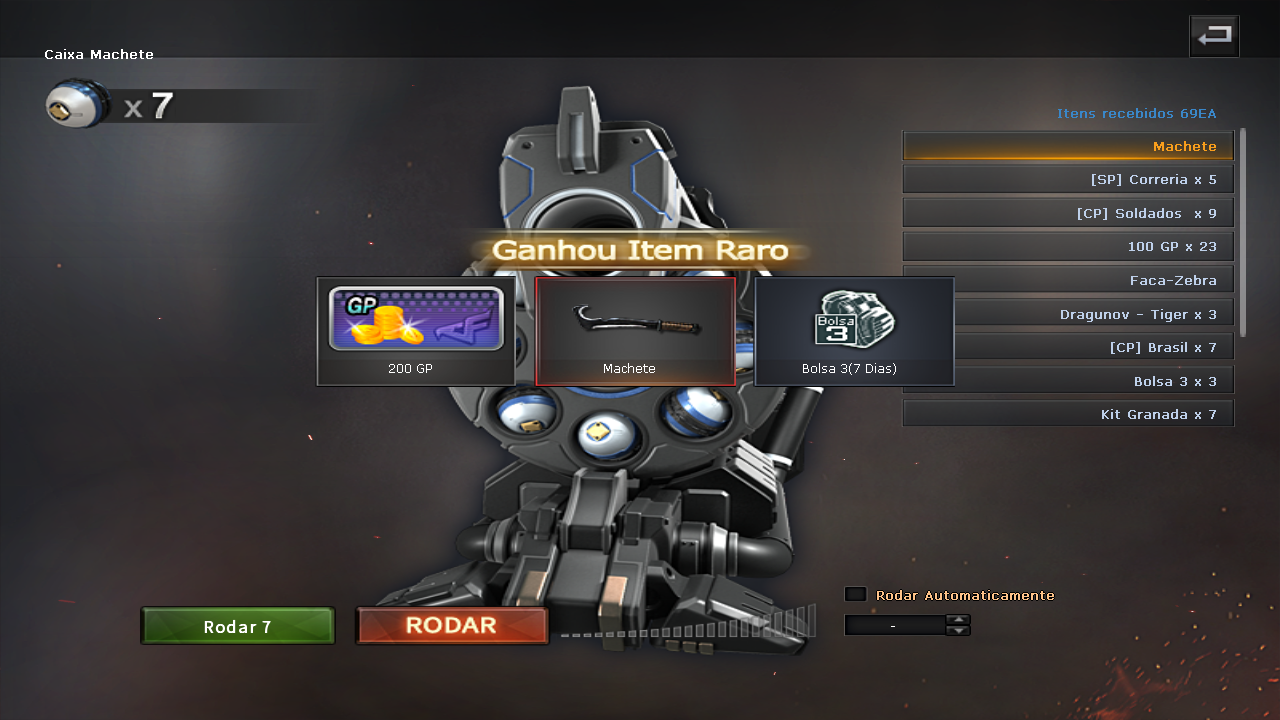Choose the 100 GP x 23 entry
The width and height of the screenshot is (1280, 720).
[1068, 246]
